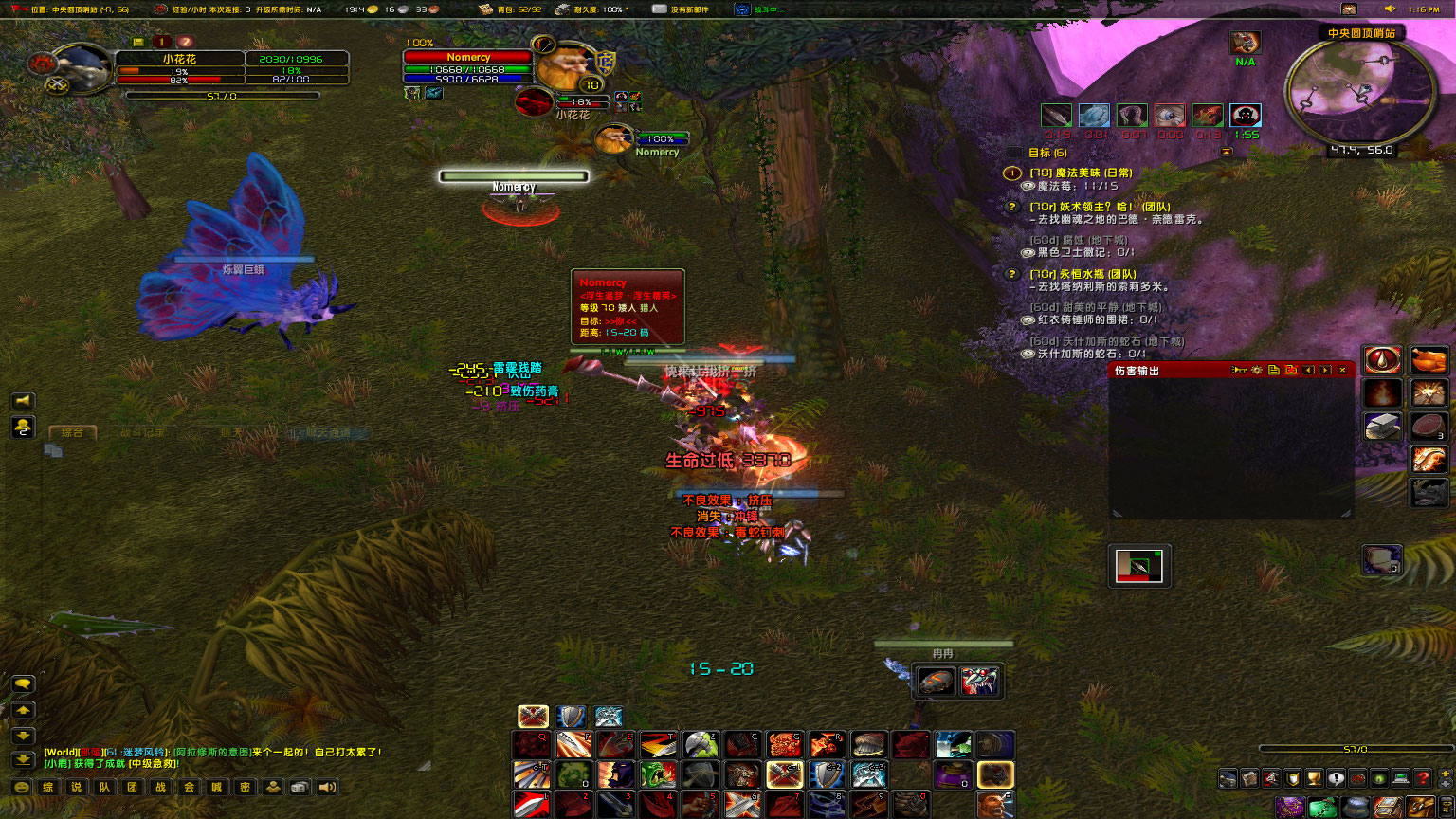Expand the bag bar with its arrow button
This screenshot has width=1456, height=819.
[1446, 777]
